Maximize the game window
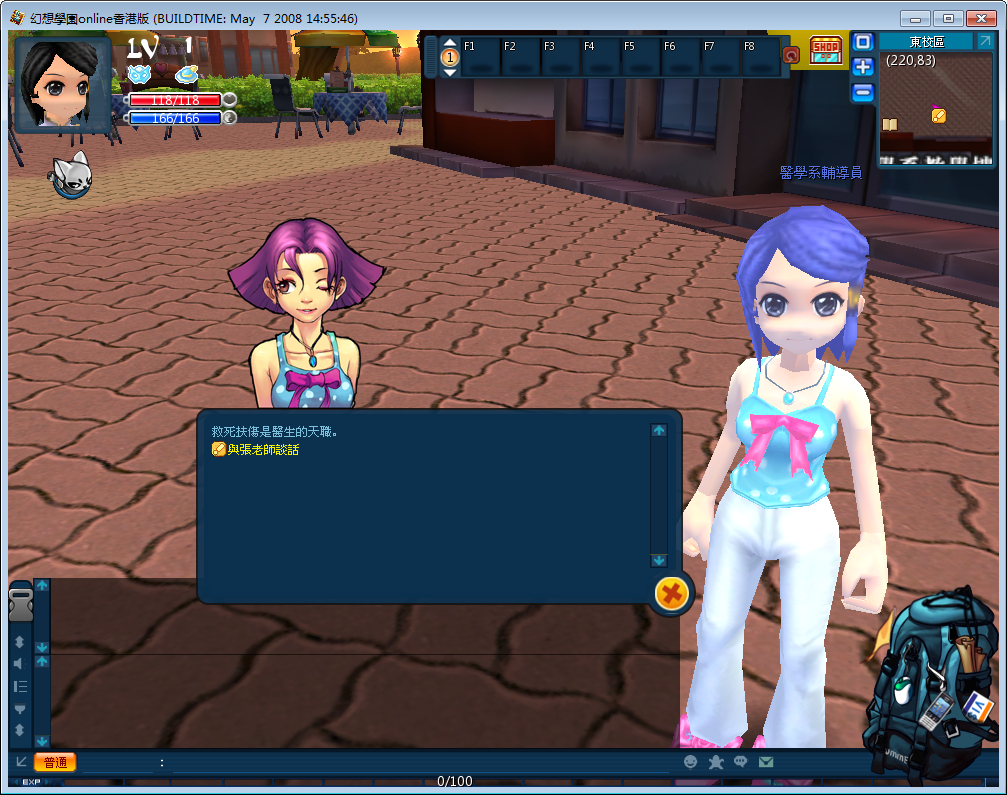Screen dimensions: 1007x795 coord(949,18)
